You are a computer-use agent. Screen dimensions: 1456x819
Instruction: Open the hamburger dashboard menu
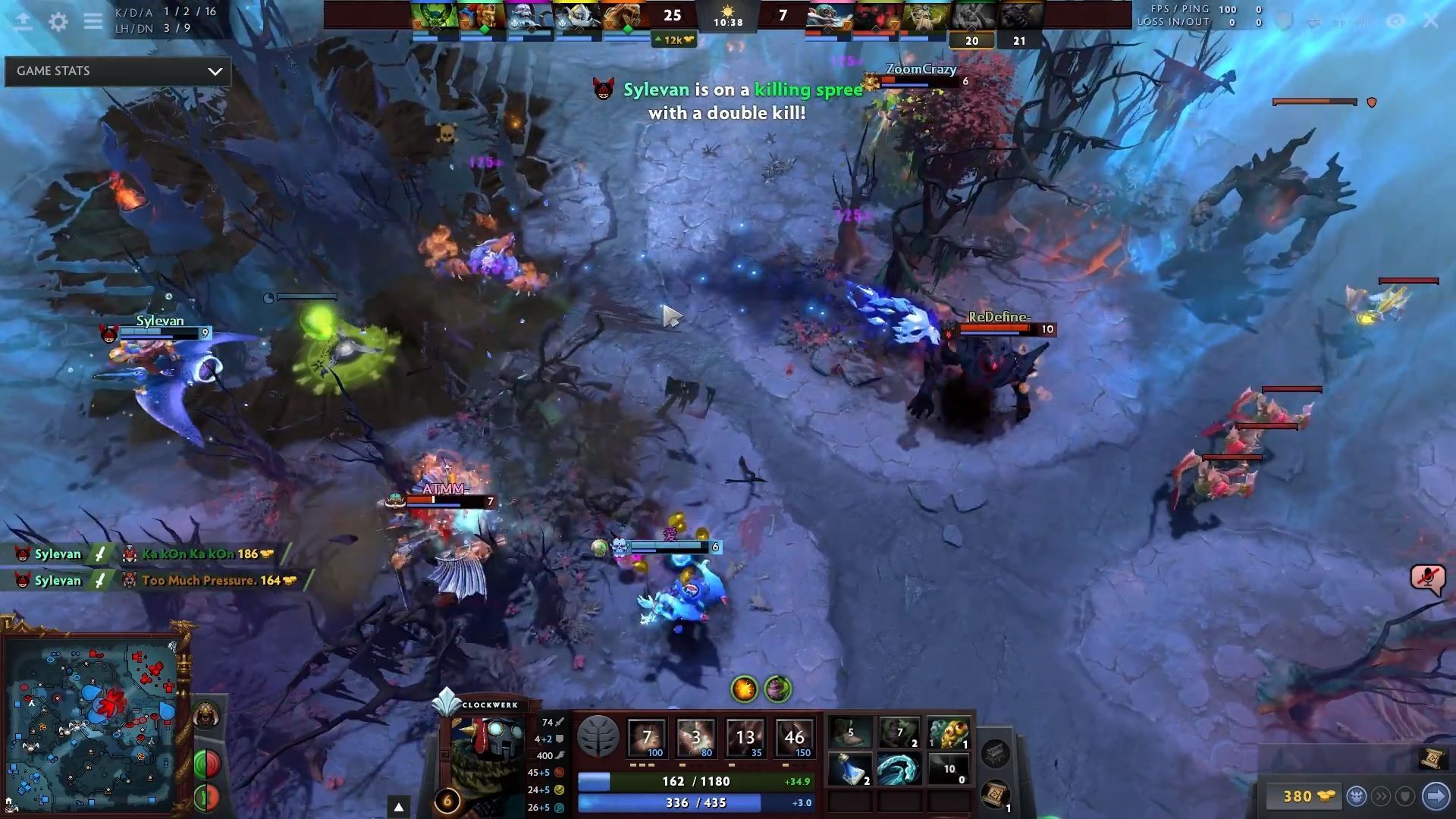coord(93,21)
